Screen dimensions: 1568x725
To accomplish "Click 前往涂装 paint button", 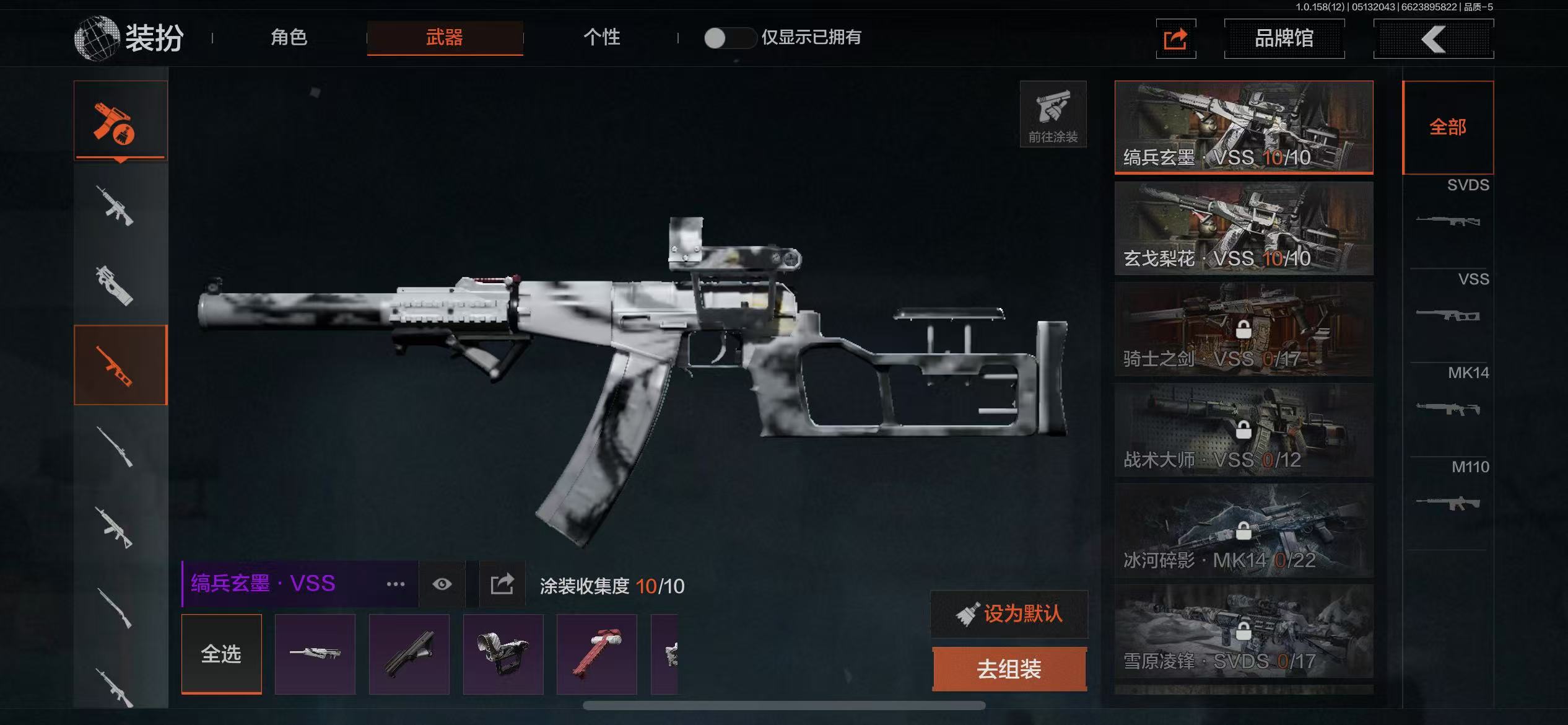I will [x=1053, y=115].
